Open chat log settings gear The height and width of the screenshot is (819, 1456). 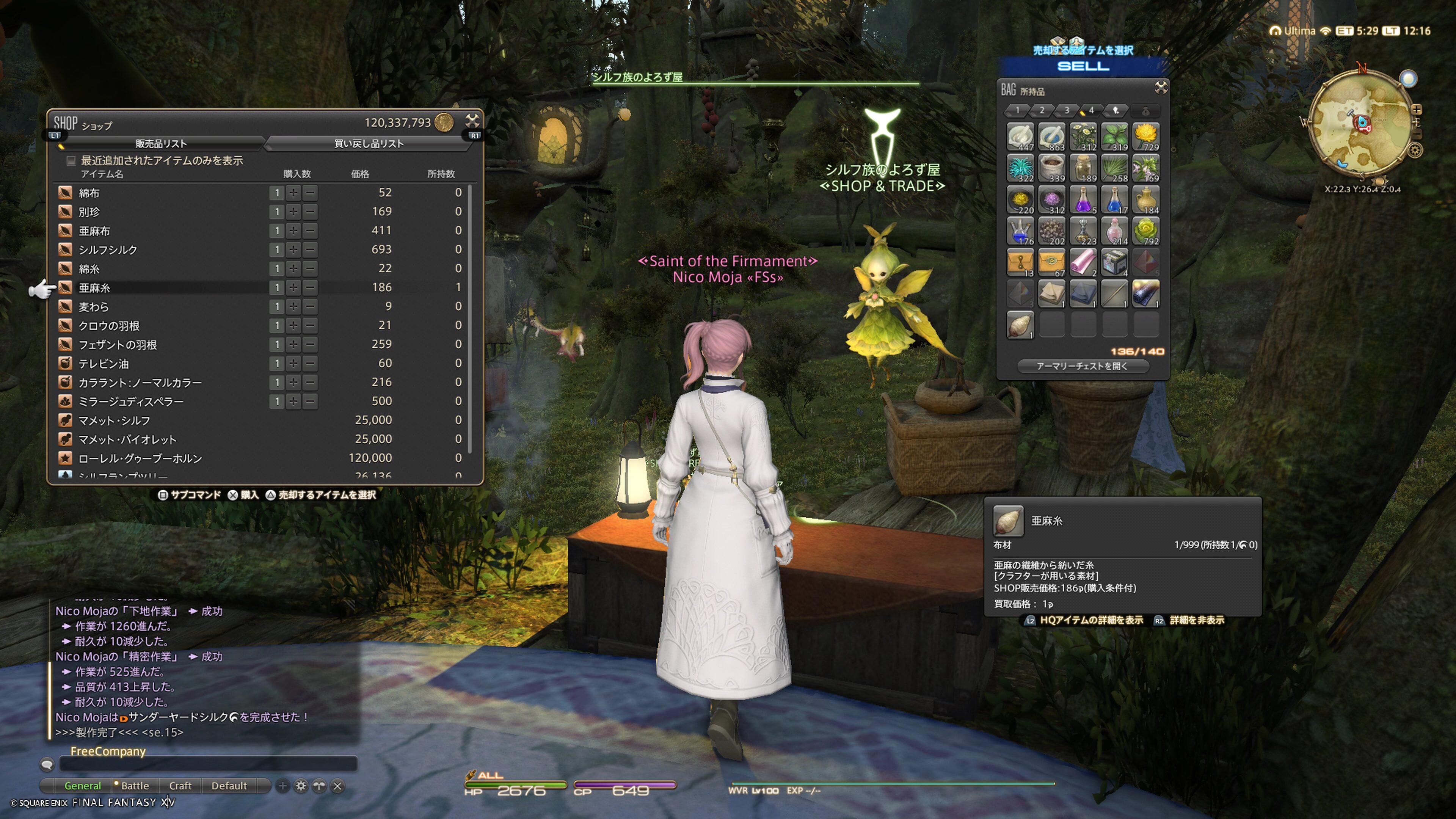pyautogui.click(x=301, y=786)
